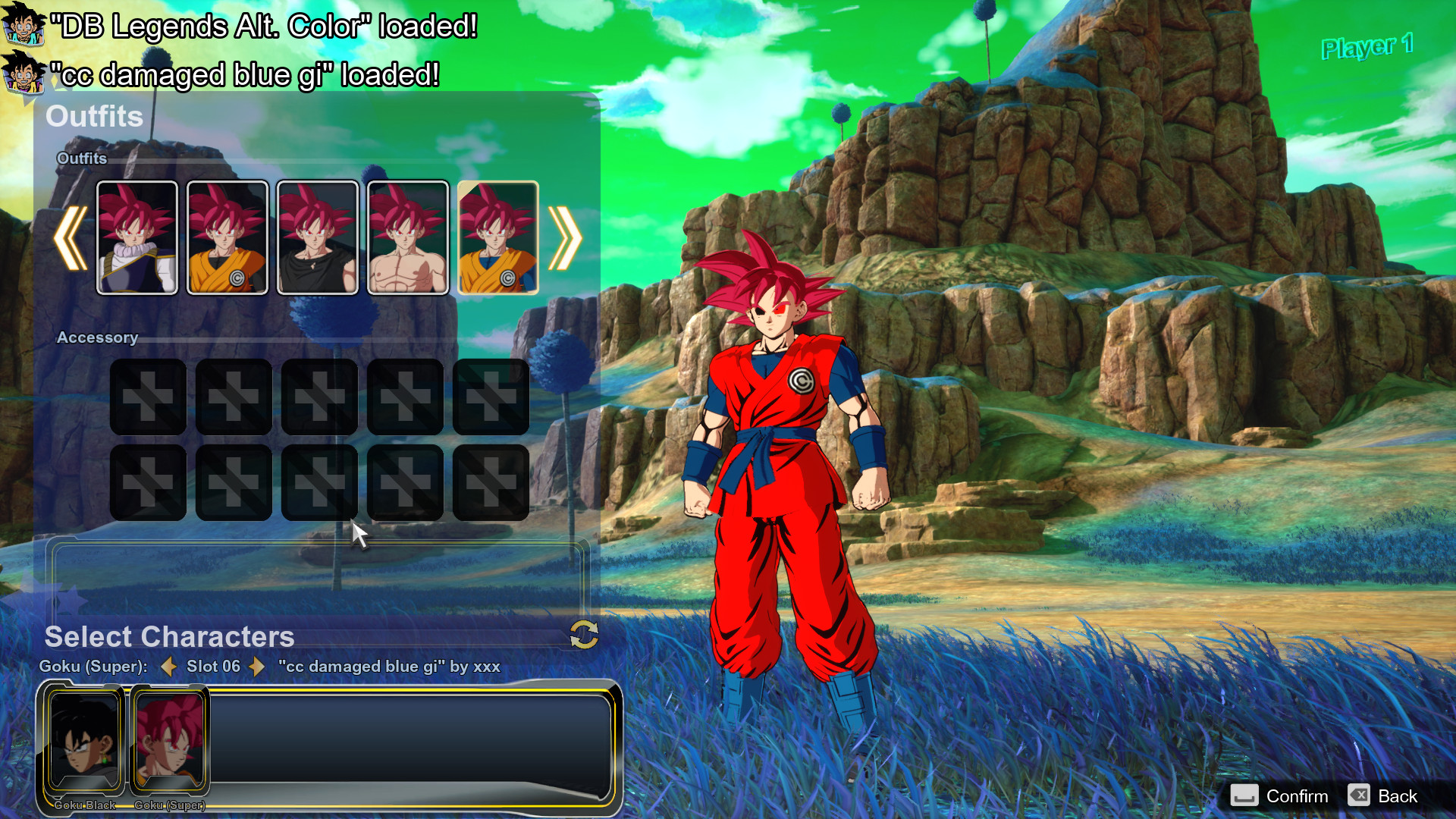
Task: Select the Goku Black character portrait
Action: point(83,739)
